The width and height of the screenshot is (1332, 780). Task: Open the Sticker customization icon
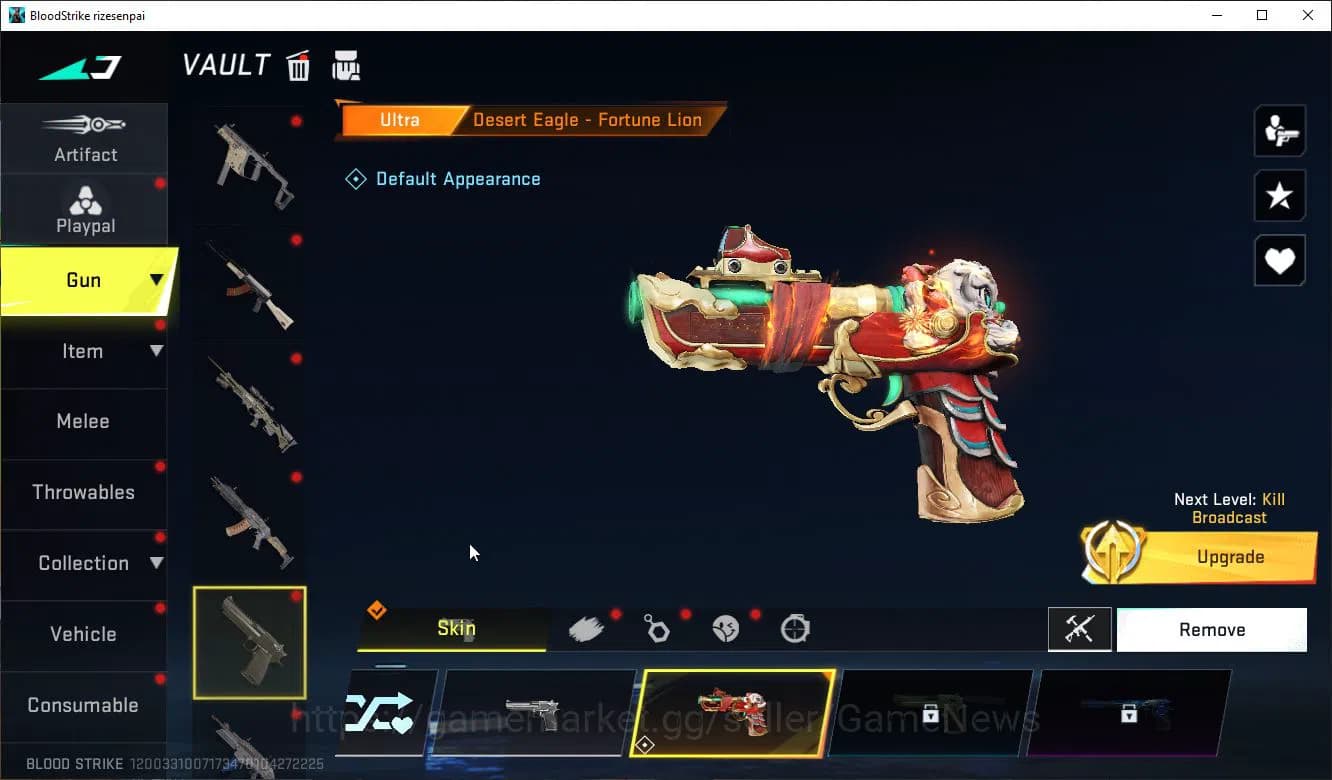(x=726, y=628)
